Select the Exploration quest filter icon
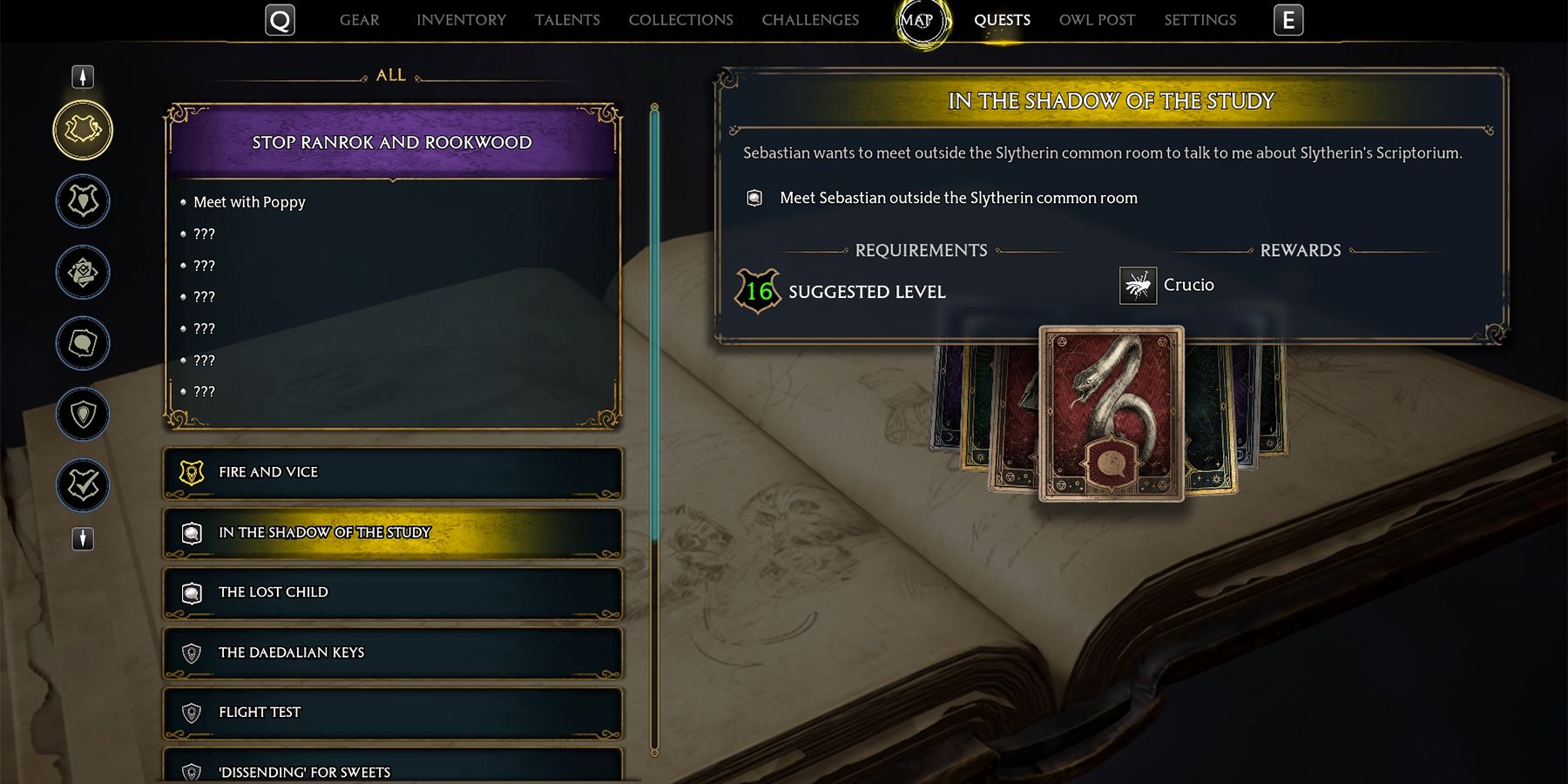 click(83, 271)
